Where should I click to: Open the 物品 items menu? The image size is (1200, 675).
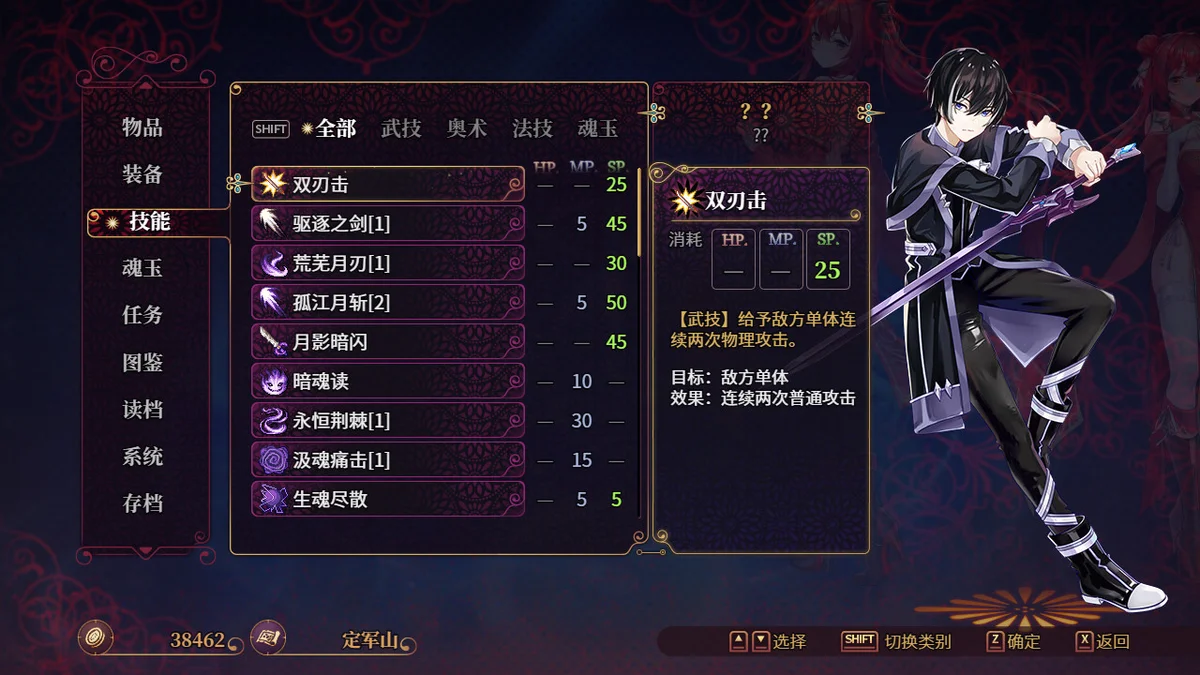[x=142, y=127]
